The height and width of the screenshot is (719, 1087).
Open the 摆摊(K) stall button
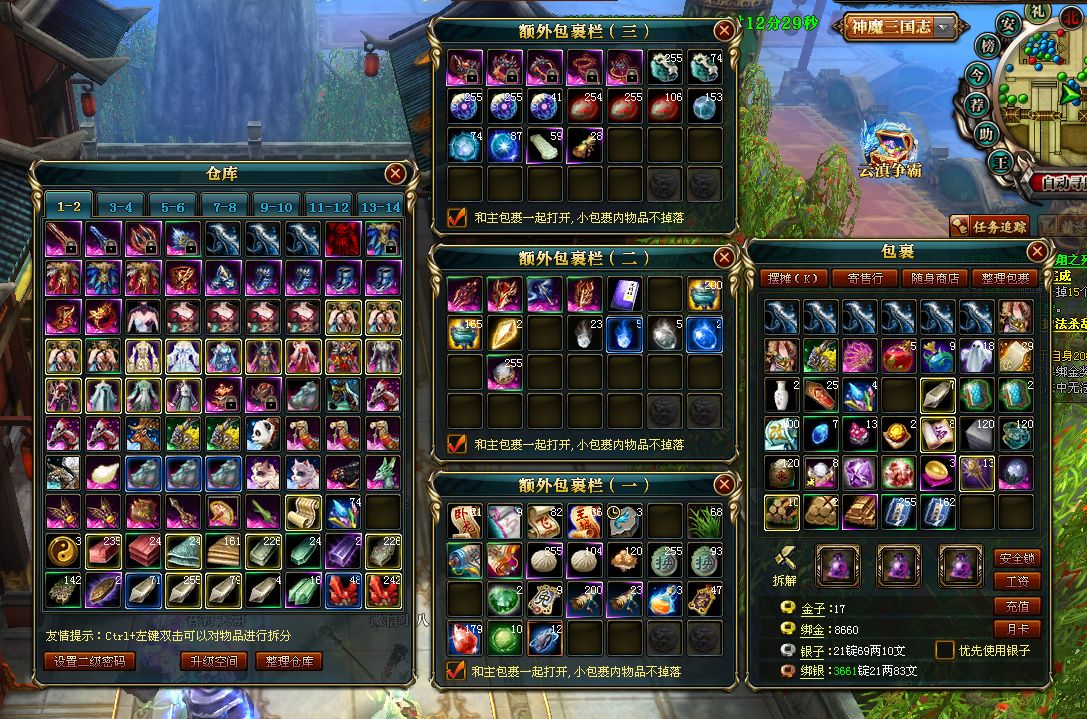click(x=794, y=278)
